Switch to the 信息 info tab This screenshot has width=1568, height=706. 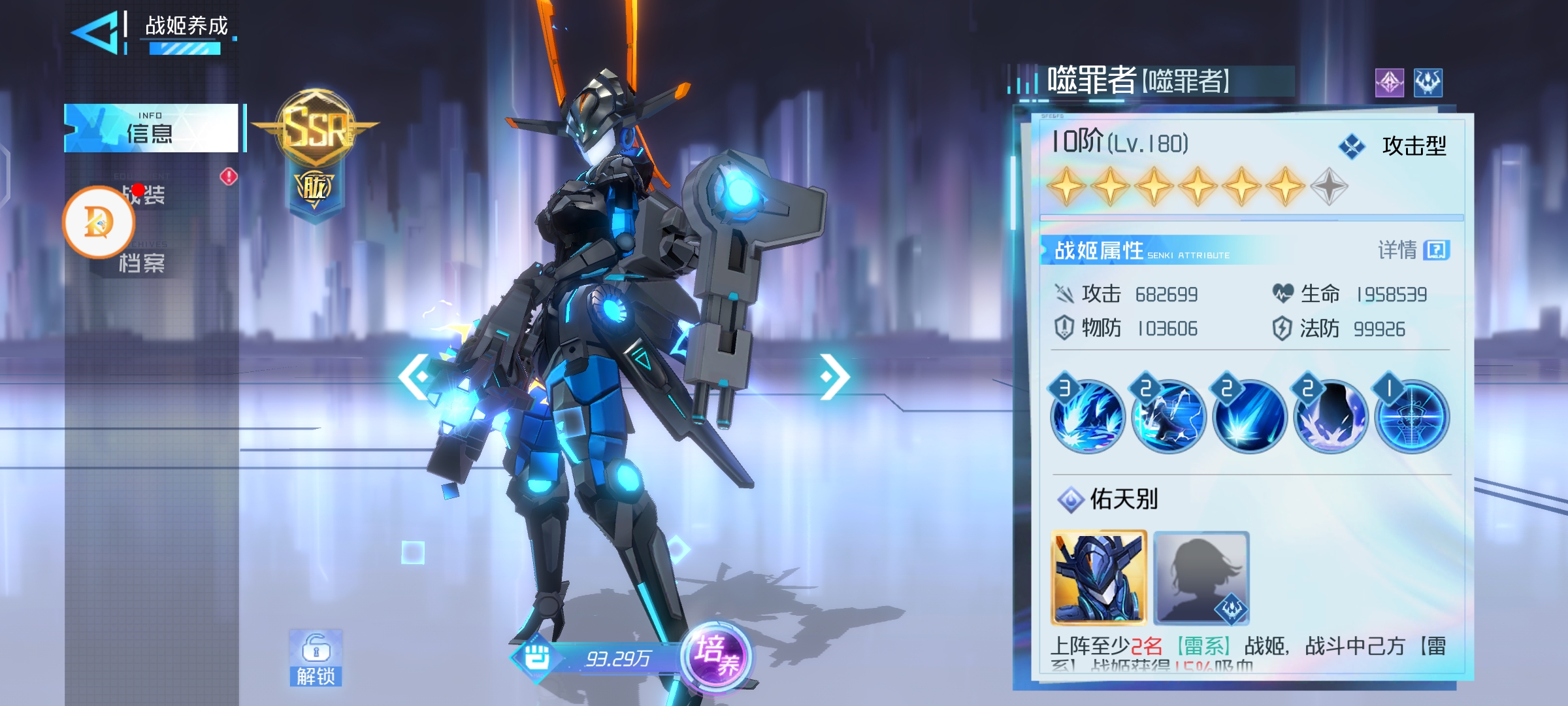152,128
